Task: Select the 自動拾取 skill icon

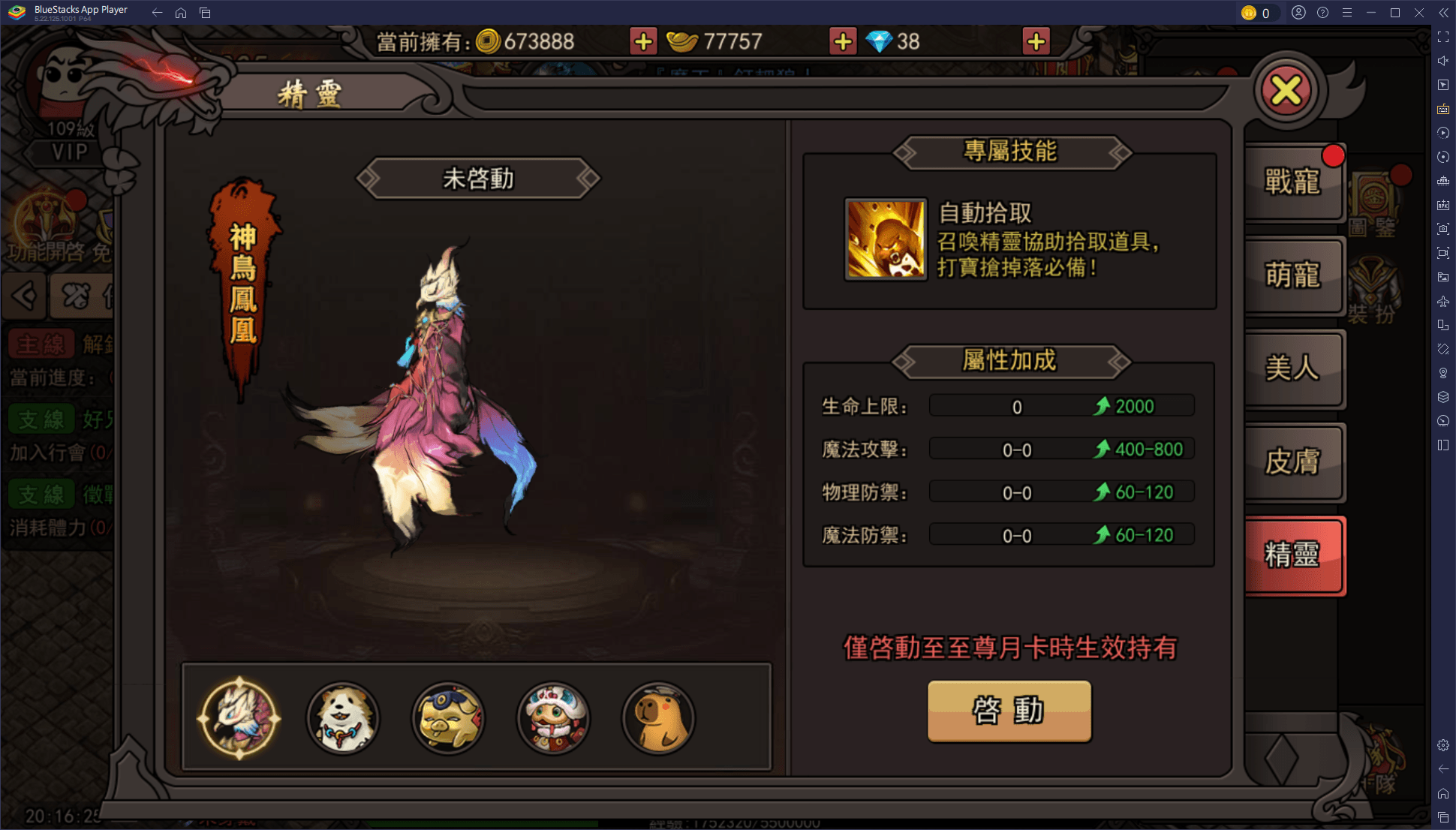Action: 885,237
